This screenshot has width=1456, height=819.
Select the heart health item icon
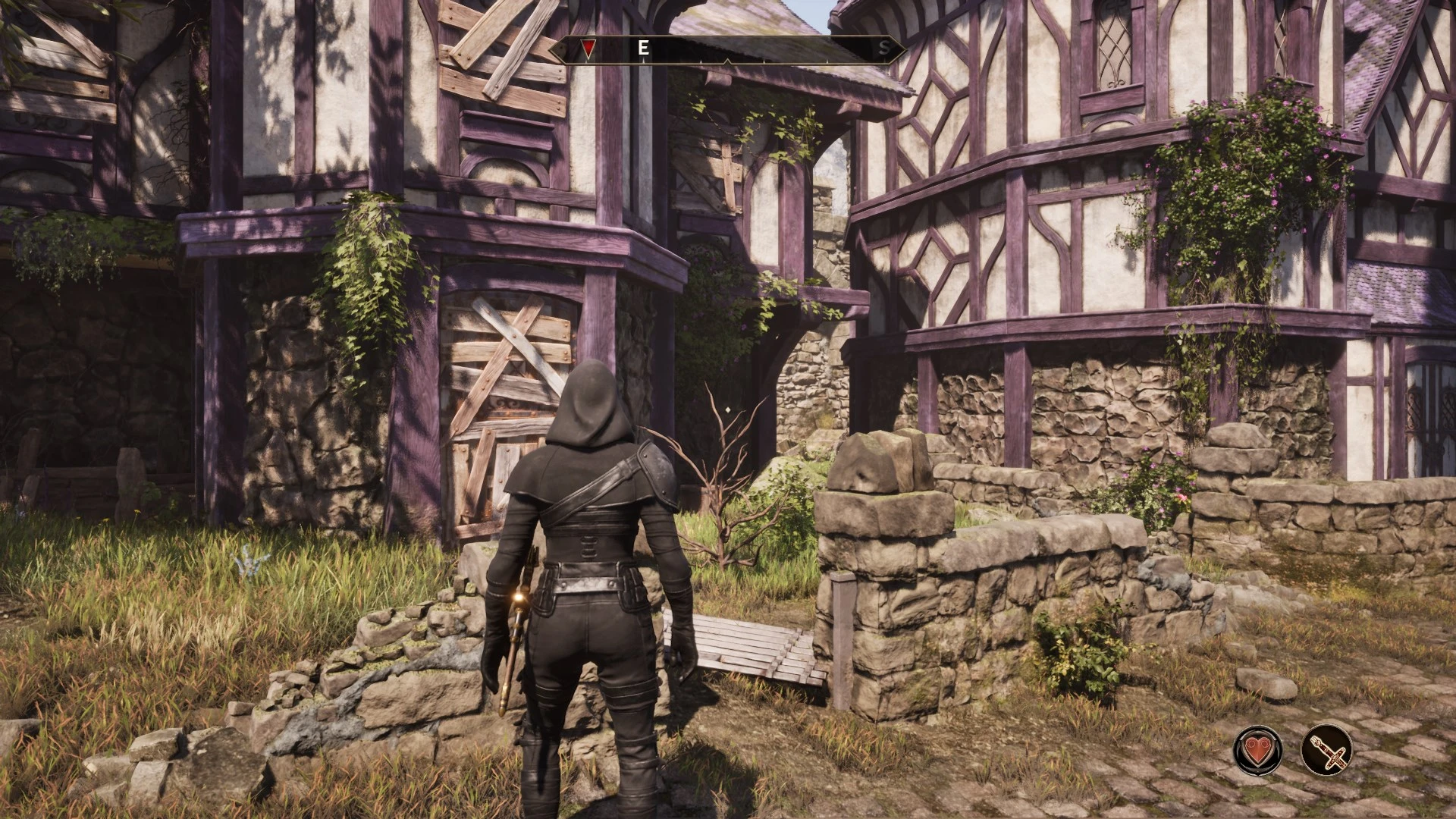click(x=1258, y=750)
